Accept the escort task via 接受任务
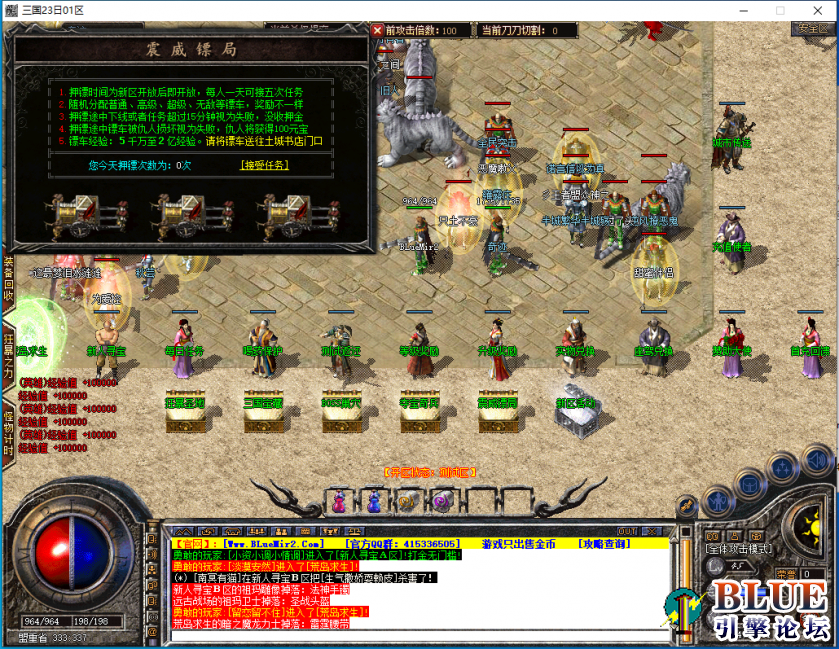 click(264, 165)
